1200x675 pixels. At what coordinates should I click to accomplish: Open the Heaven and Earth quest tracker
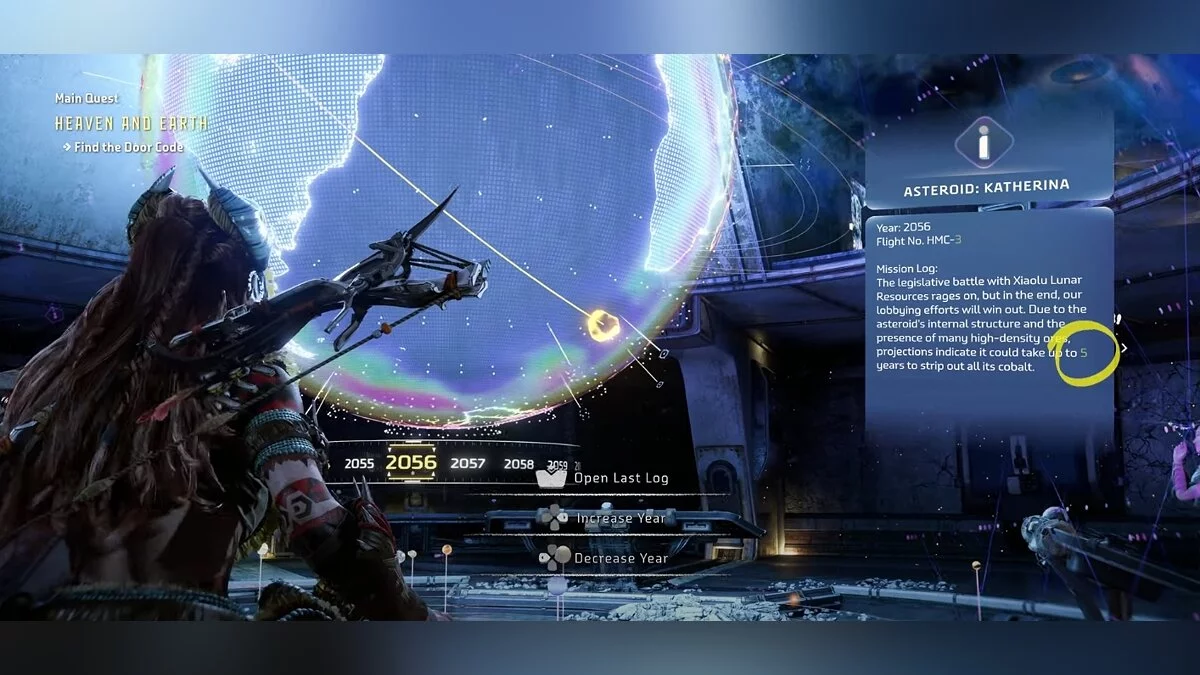pyautogui.click(x=131, y=124)
